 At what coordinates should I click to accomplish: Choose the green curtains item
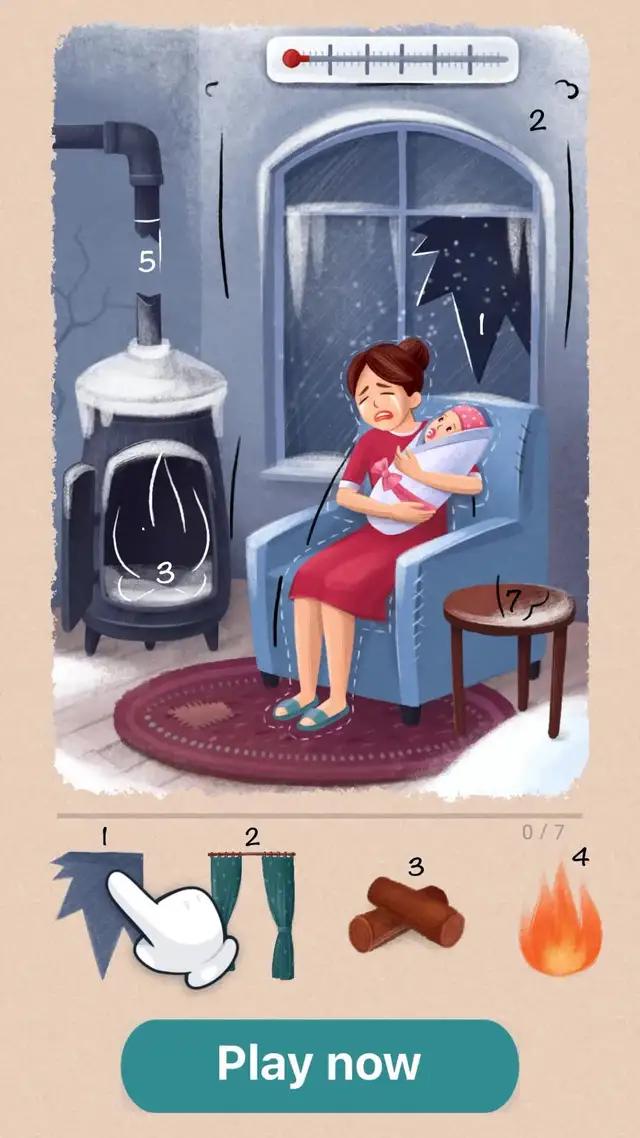click(x=252, y=912)
